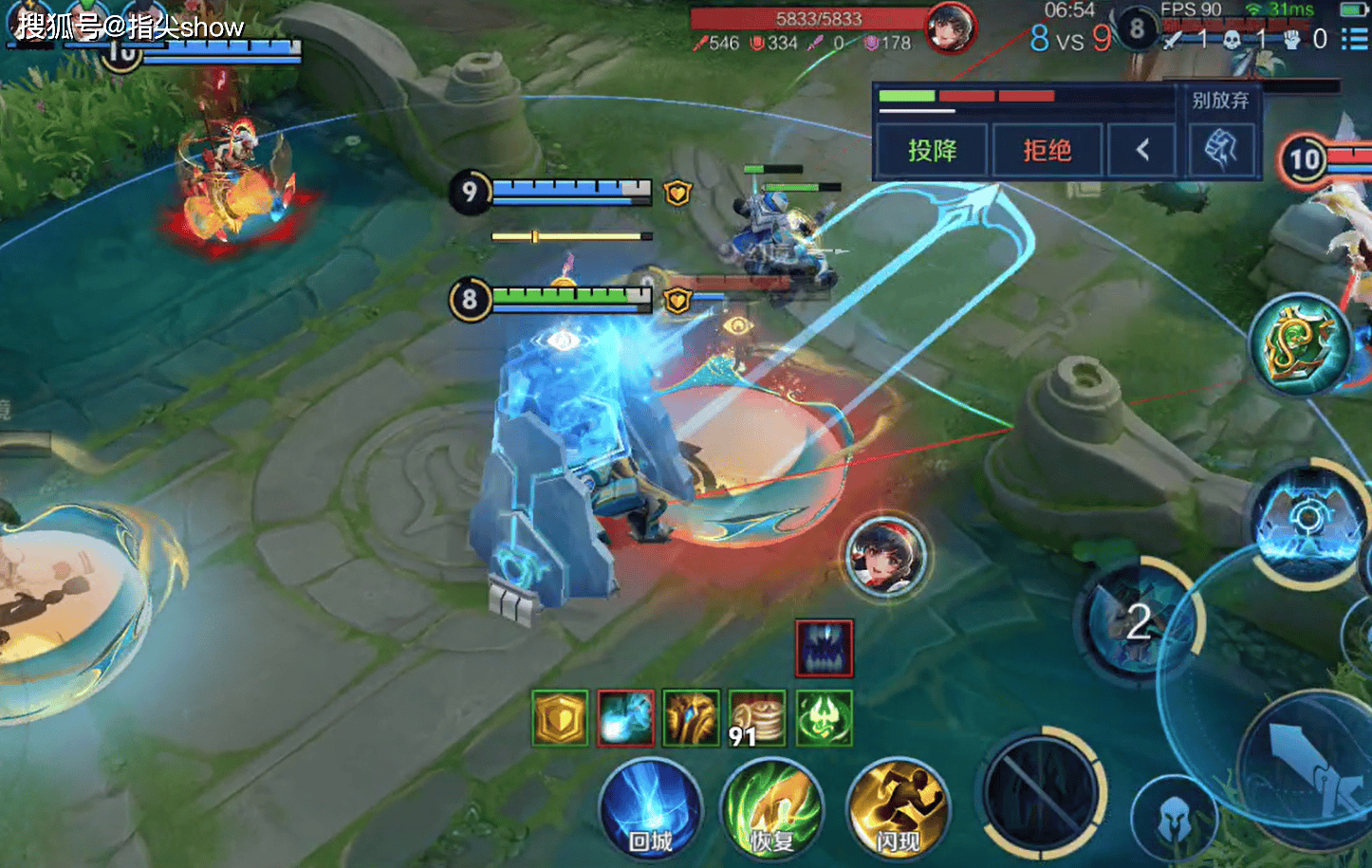Select the golden armor item slot
1372x868 pixels.
tap(691, 718)
